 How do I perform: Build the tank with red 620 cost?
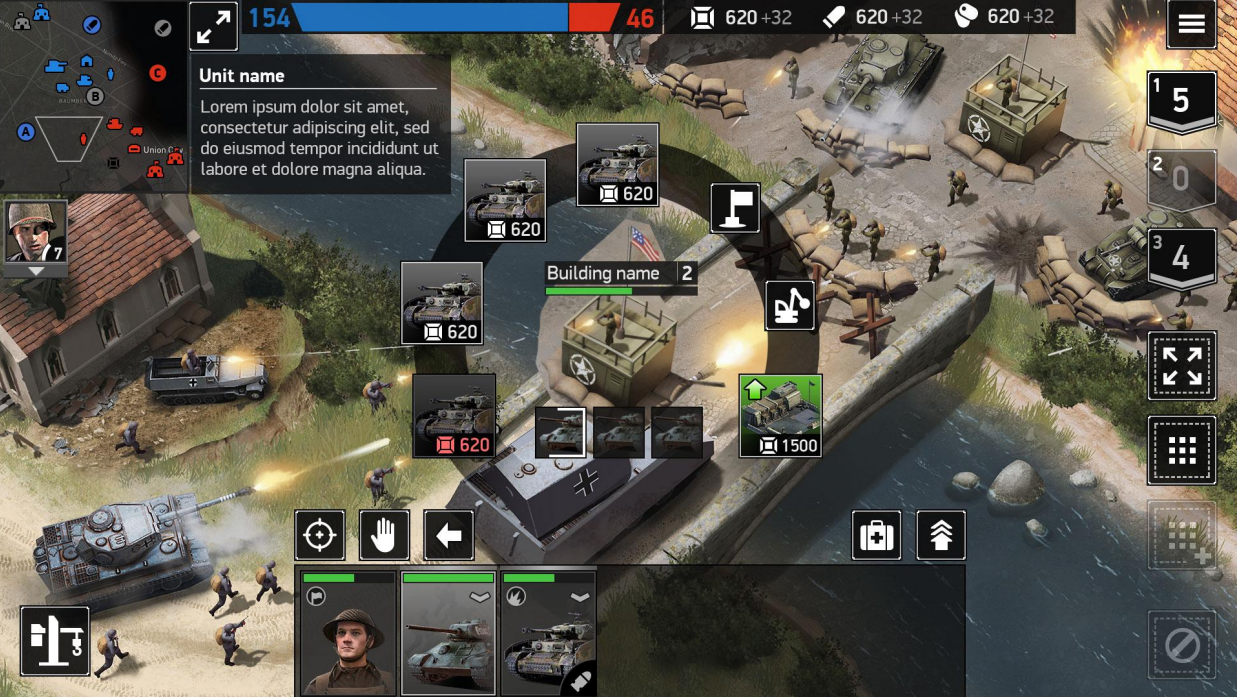tap(454, 416)
